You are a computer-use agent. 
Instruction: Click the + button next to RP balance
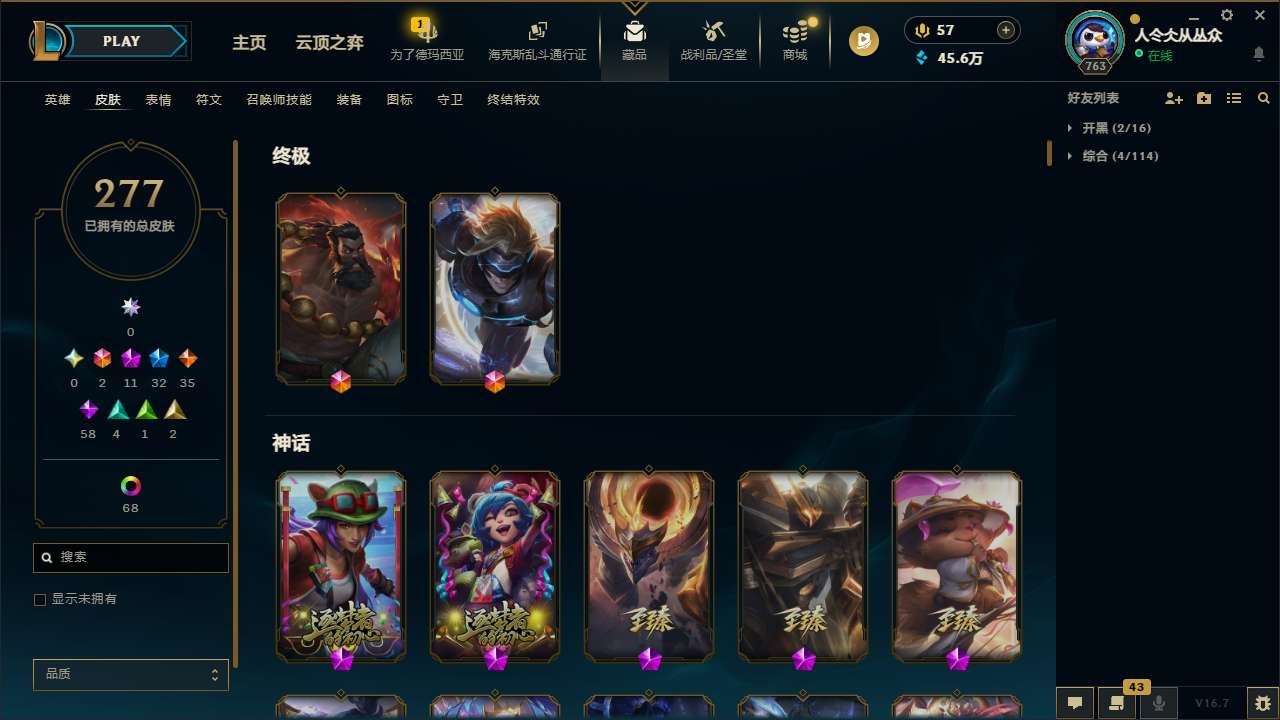(x=1004, y=29)
